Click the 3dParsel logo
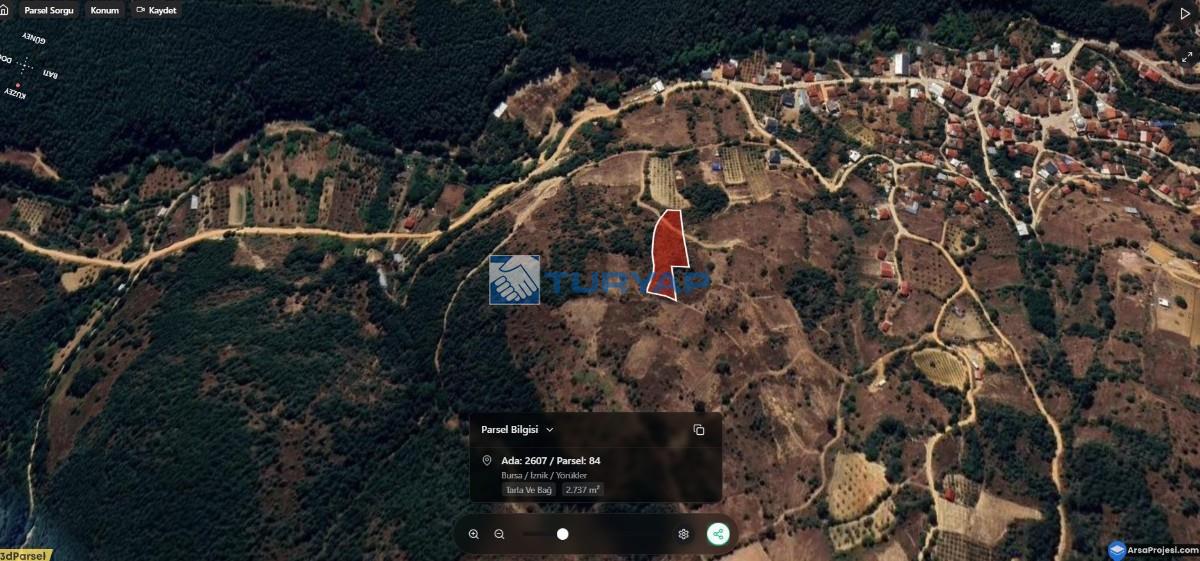The width and height of the screenshot is (1200, 561). tap(22, 555)
